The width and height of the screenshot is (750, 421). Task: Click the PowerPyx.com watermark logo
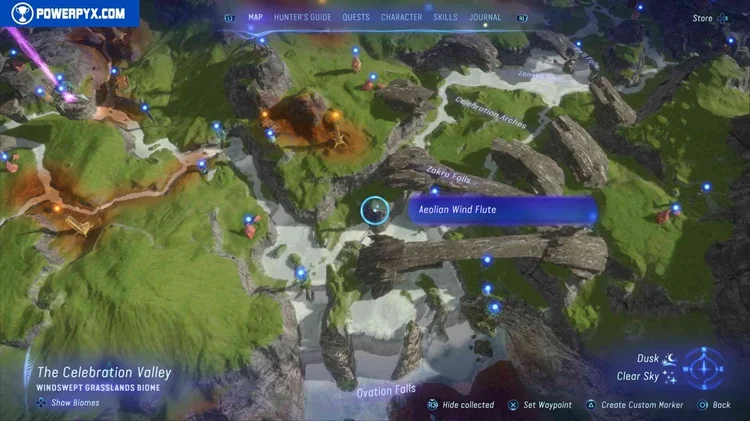[68, 13]
